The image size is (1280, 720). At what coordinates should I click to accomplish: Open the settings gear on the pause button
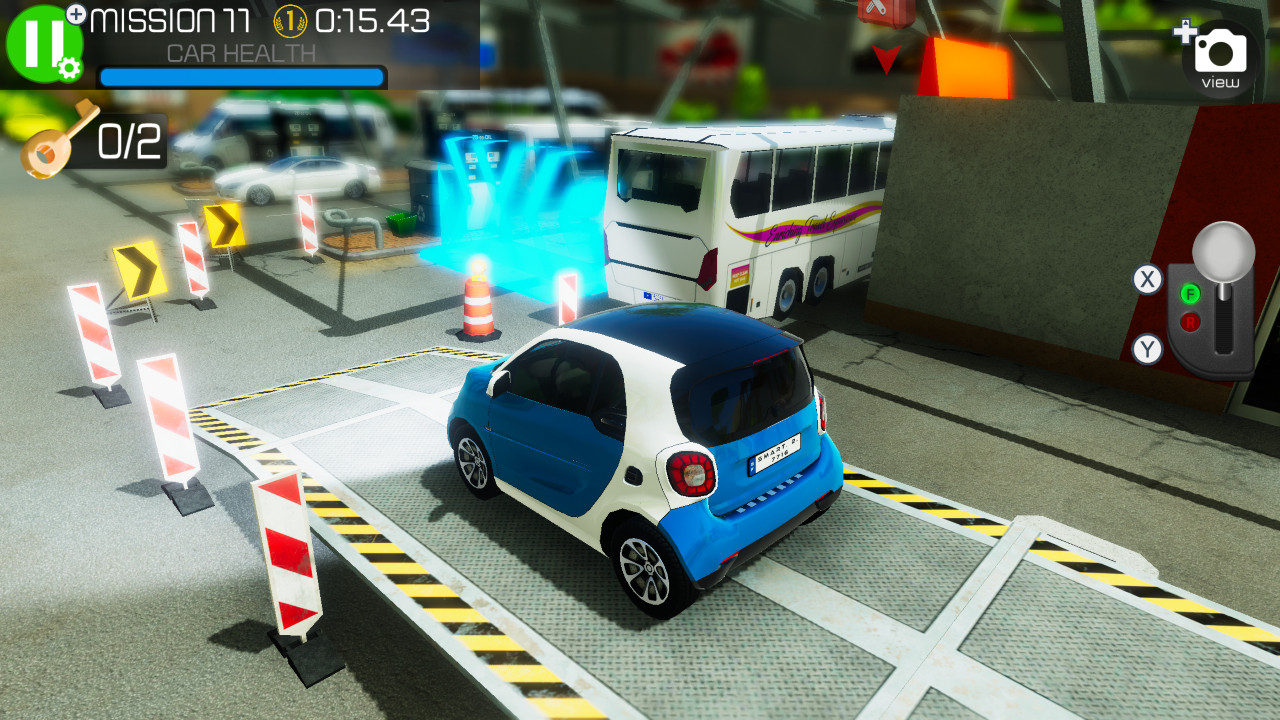coord(68,69)
